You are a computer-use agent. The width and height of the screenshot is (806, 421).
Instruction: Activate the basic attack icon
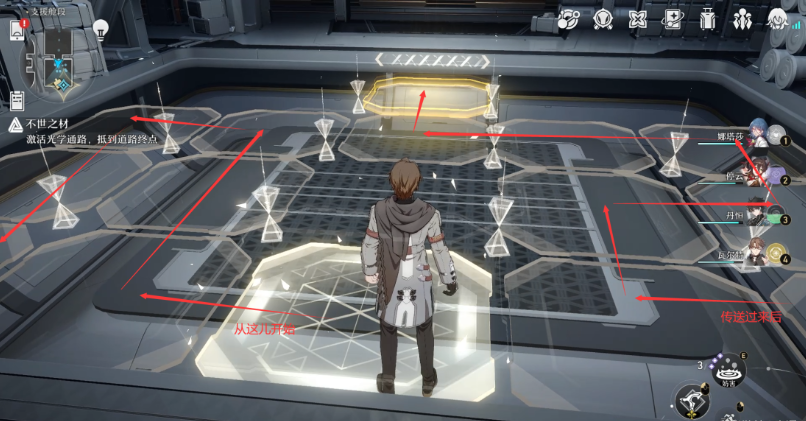click(690, 400)
